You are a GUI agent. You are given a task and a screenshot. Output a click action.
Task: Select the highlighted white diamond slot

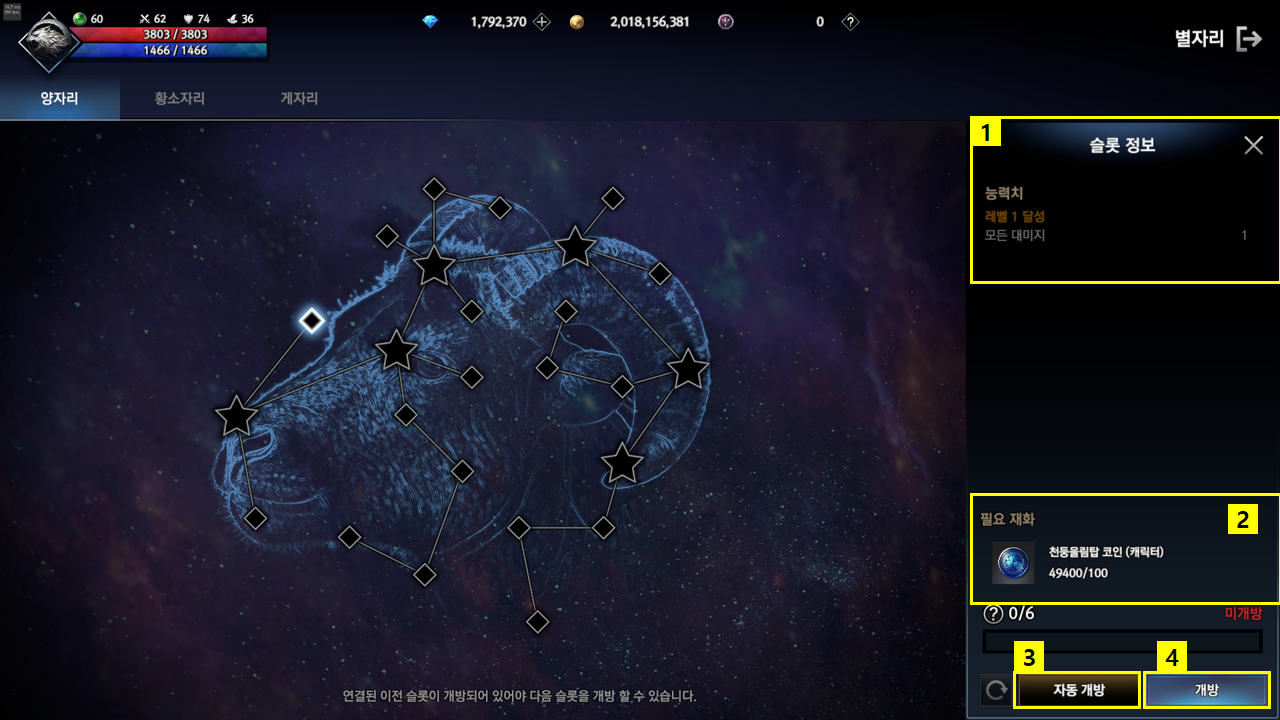pos(312,320)
